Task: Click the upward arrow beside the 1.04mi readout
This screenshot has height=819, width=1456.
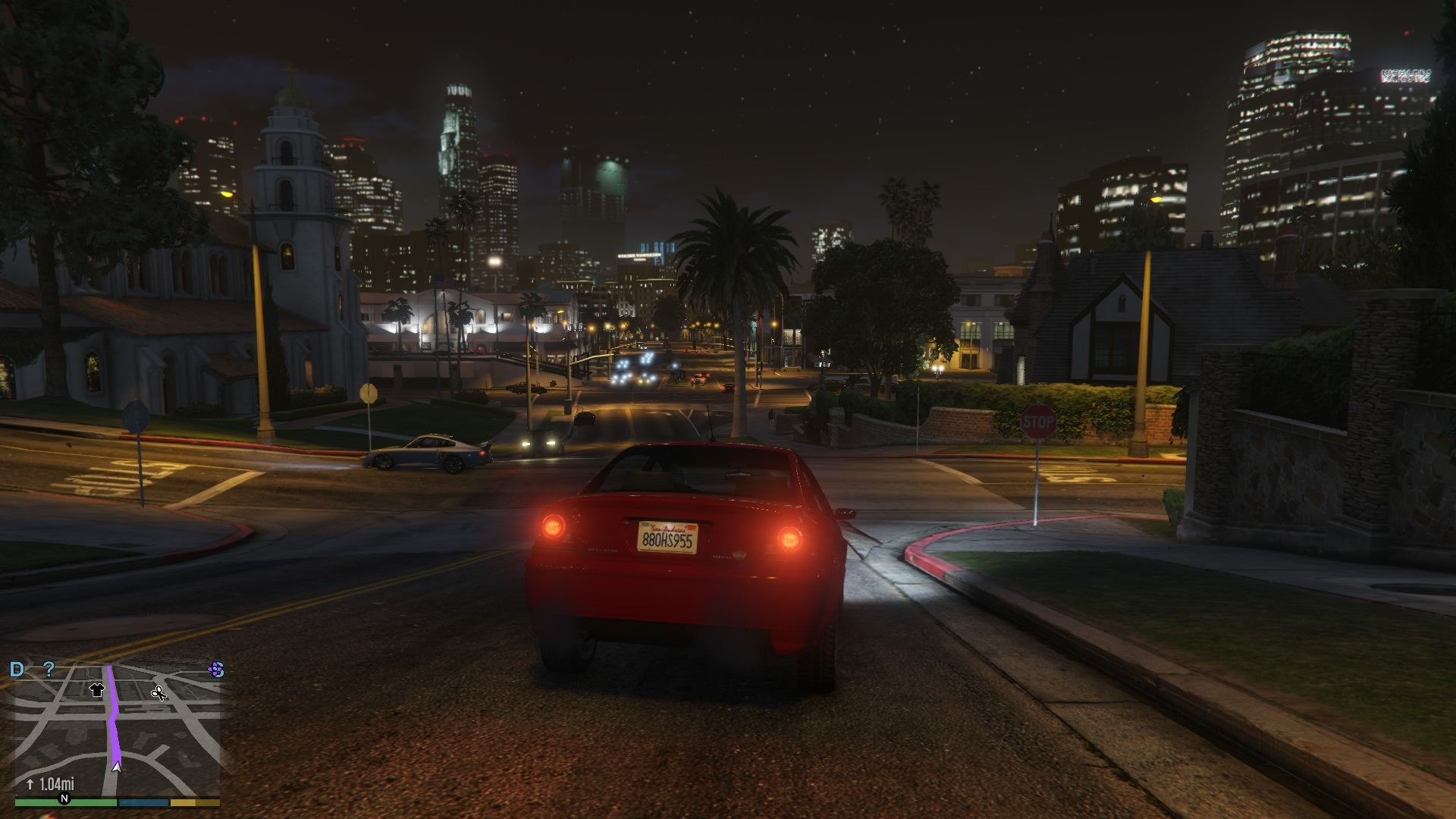Action: [x=30, y=784]
